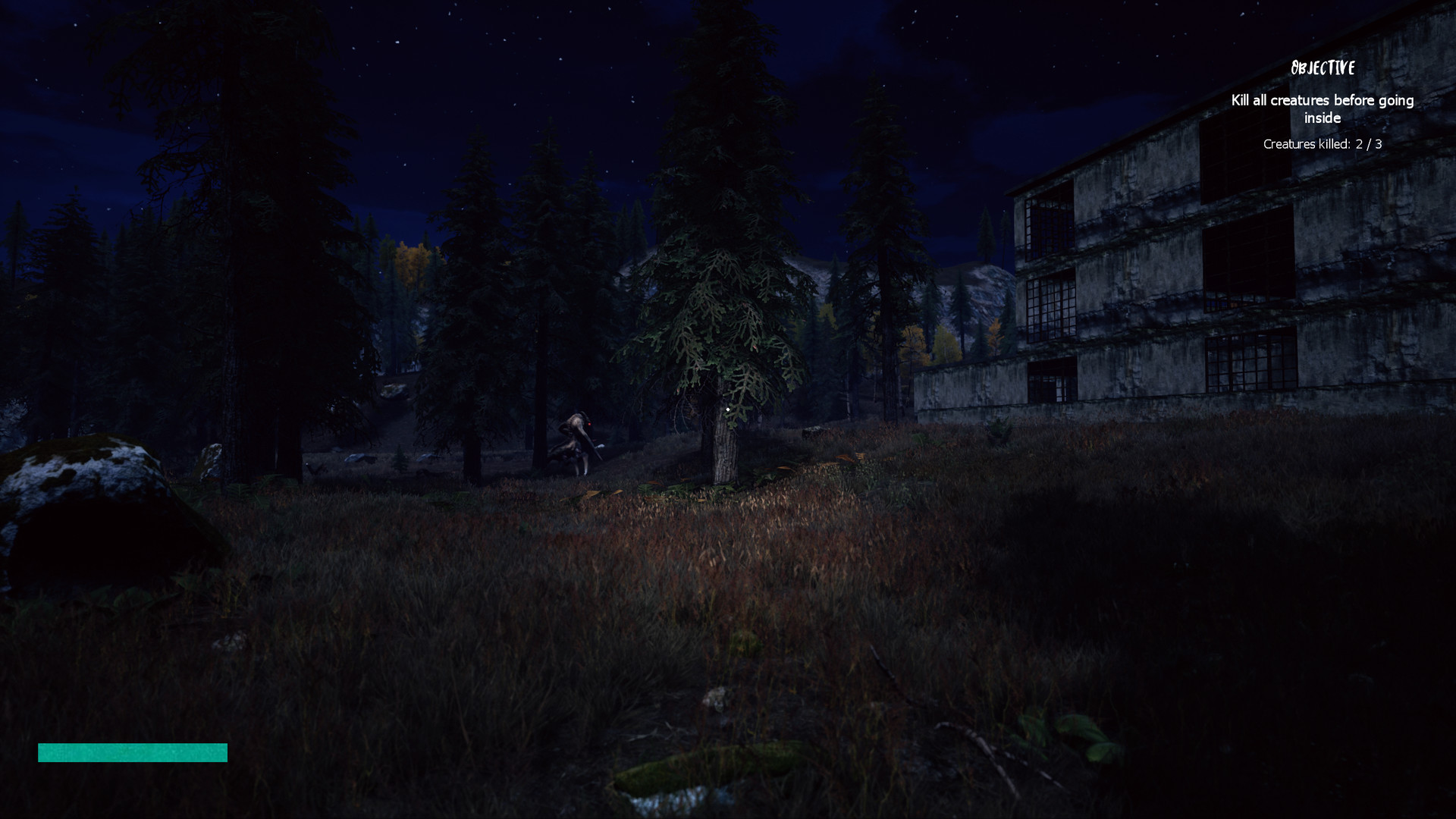Click the word inside in the objective line

[1323, 118]
